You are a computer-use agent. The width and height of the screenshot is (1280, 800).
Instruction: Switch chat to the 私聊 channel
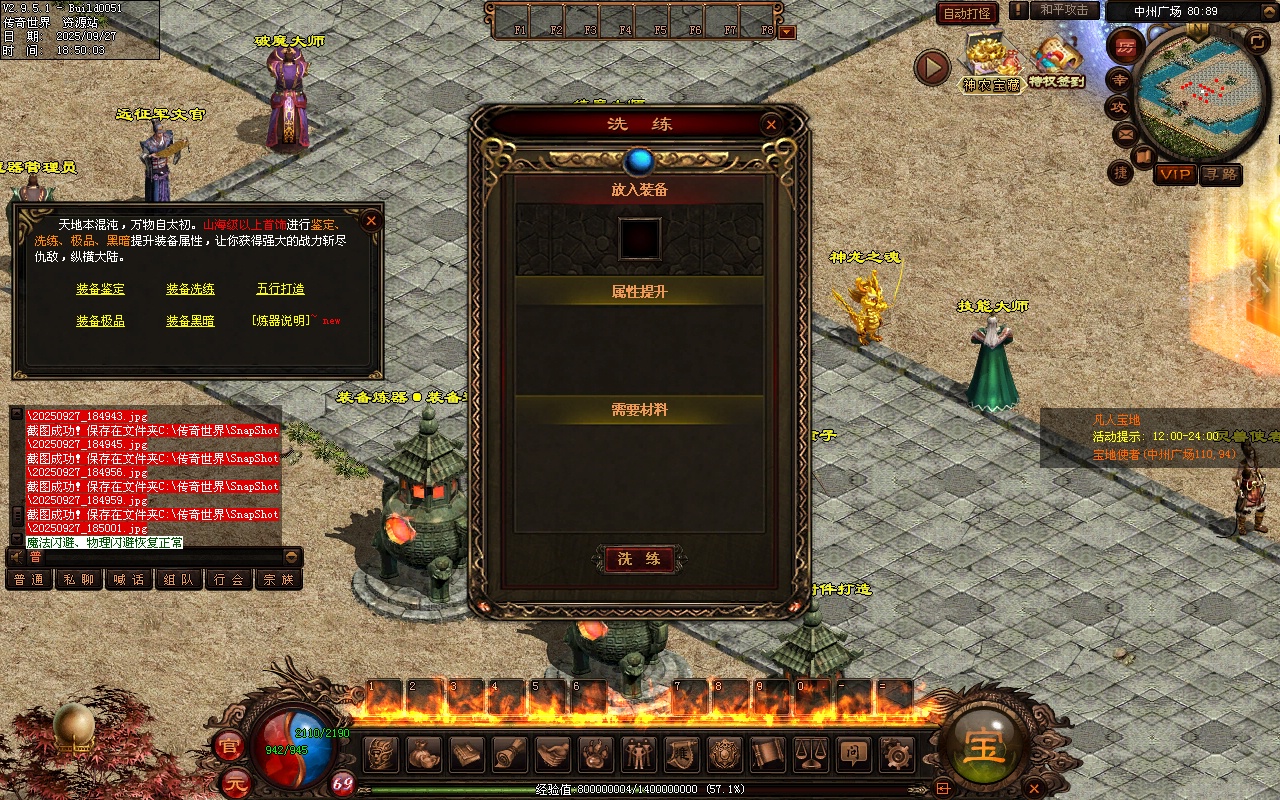click(79, 579)
